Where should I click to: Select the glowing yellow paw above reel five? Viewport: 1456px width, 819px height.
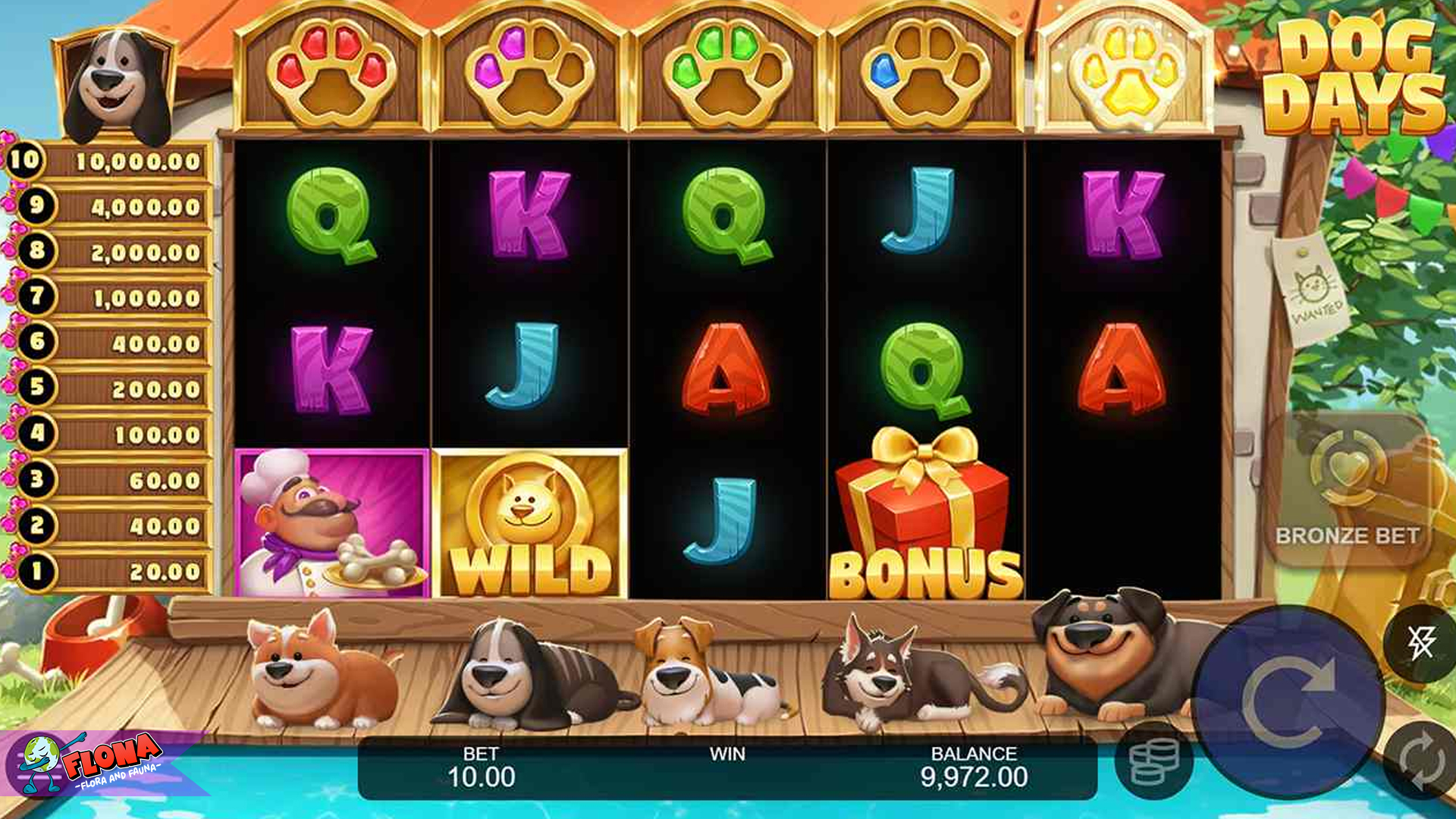1128,72
